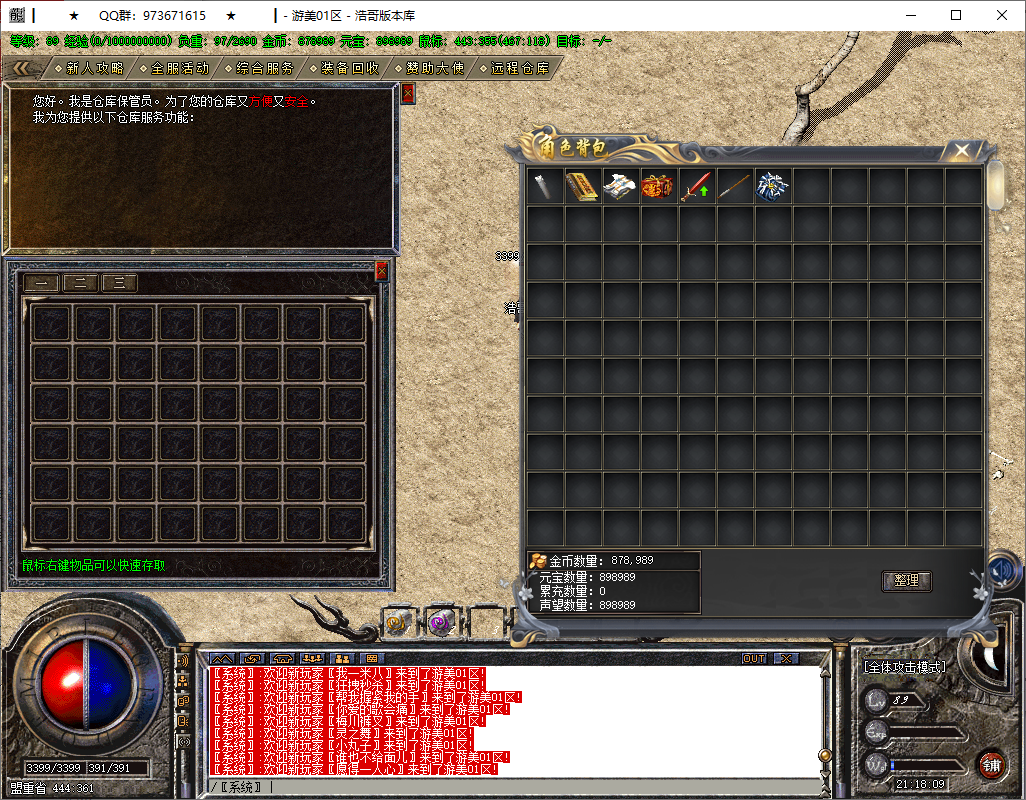Select the blue gift package item
Screen dimensions: 1026x800
coord(772,187)
